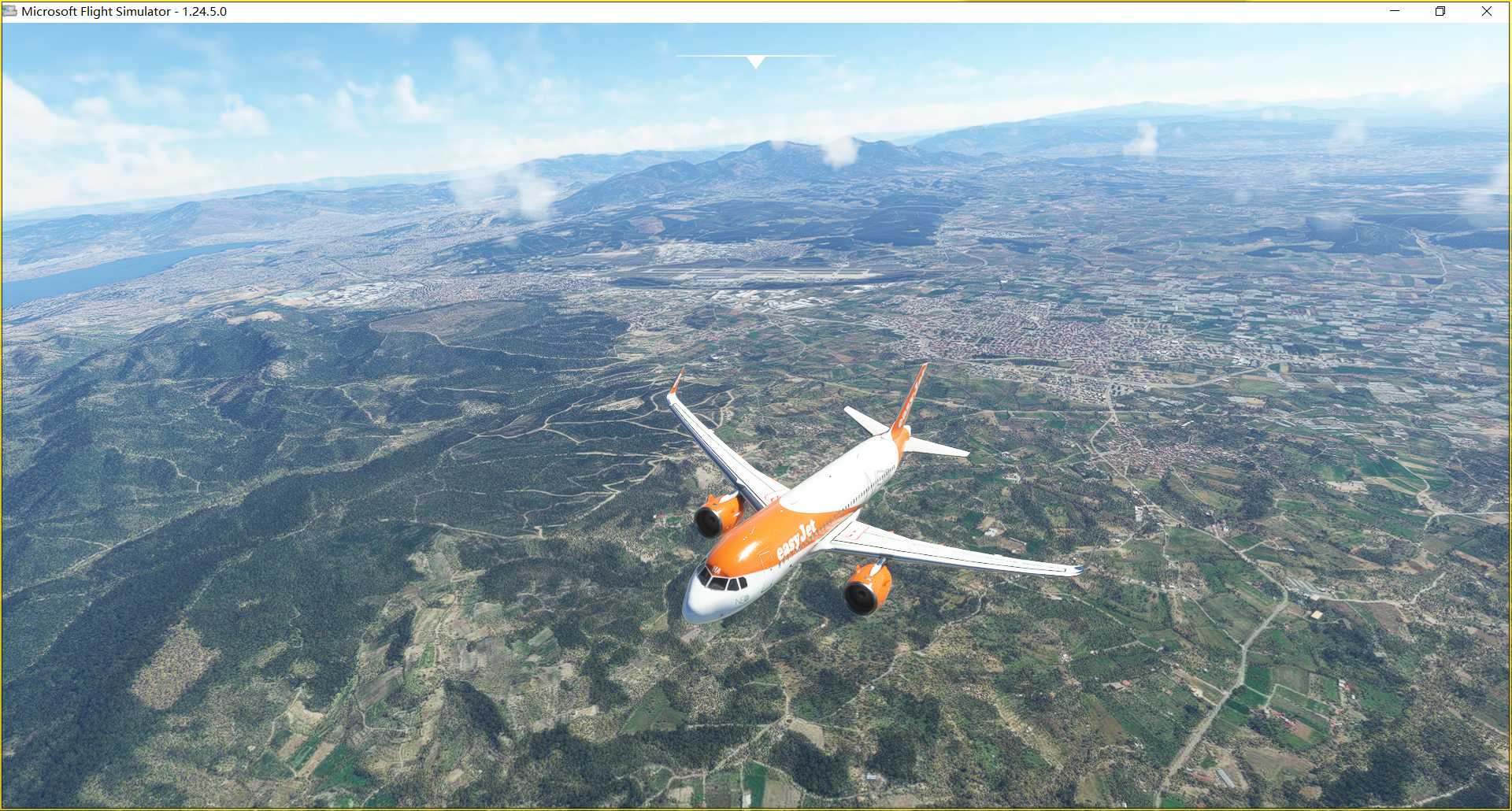Screen dimensions: 1512x811
Task: Minimize the Flight Simulator window
Action: (1395, 11)
